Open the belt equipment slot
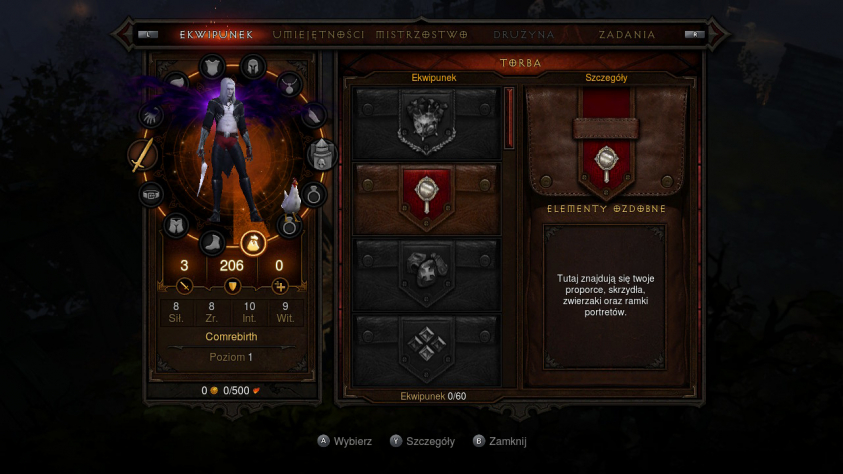This screenshot has width=843, height=474. 152,193
